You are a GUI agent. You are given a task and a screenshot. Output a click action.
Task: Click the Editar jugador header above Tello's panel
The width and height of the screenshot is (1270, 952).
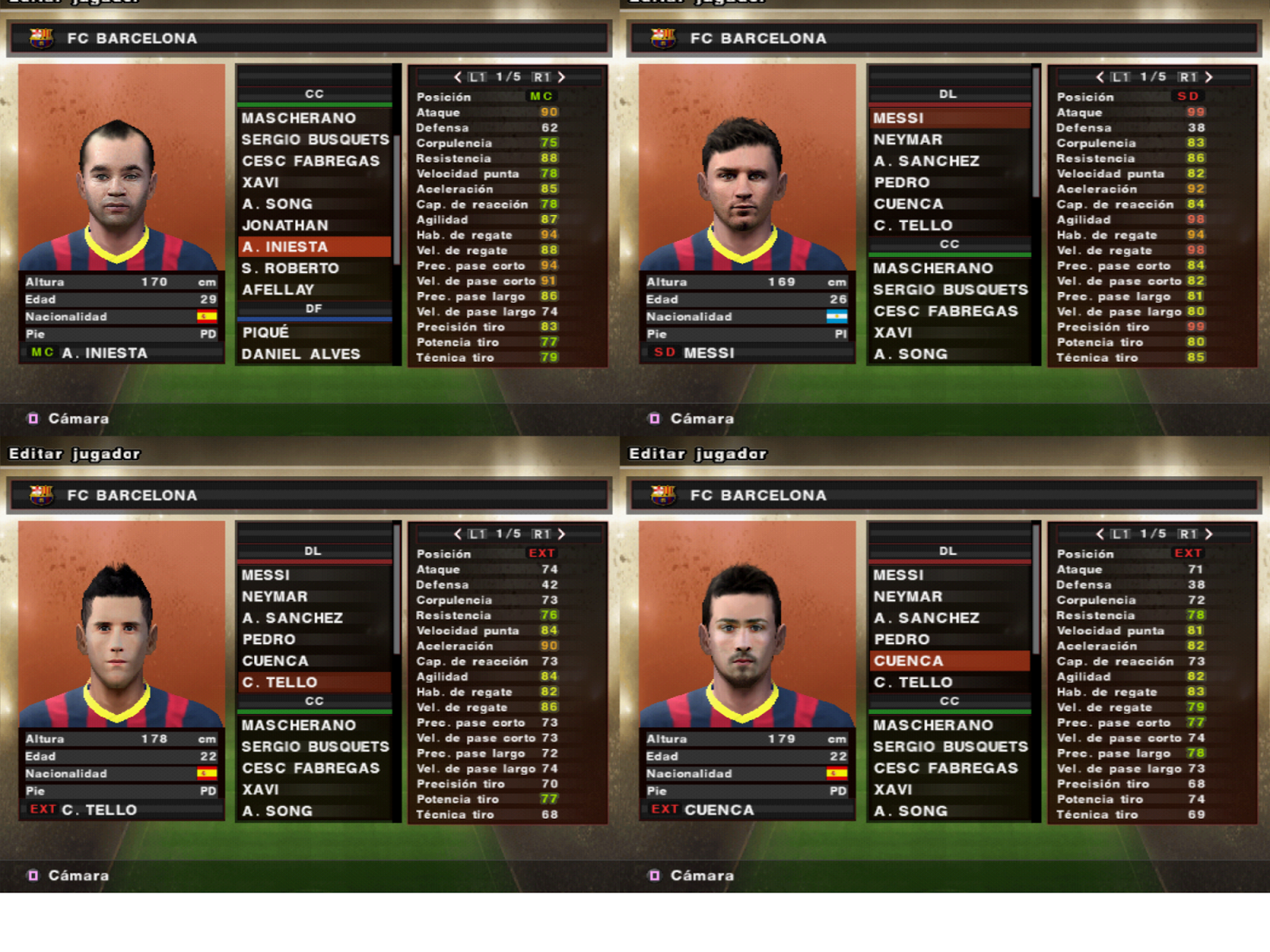pyautogui.click(x=75, y=455)
